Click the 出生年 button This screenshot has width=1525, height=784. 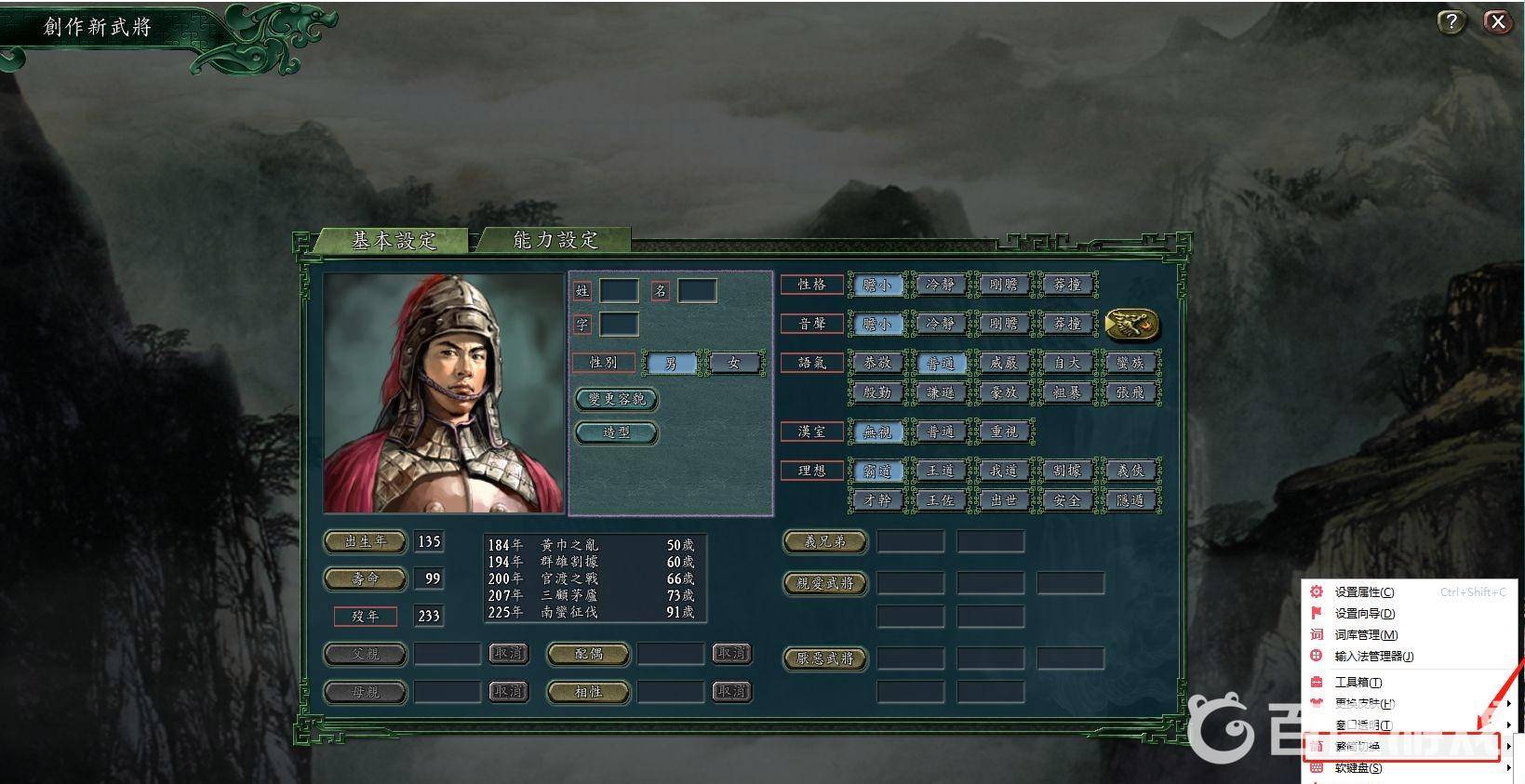point(365,541)
